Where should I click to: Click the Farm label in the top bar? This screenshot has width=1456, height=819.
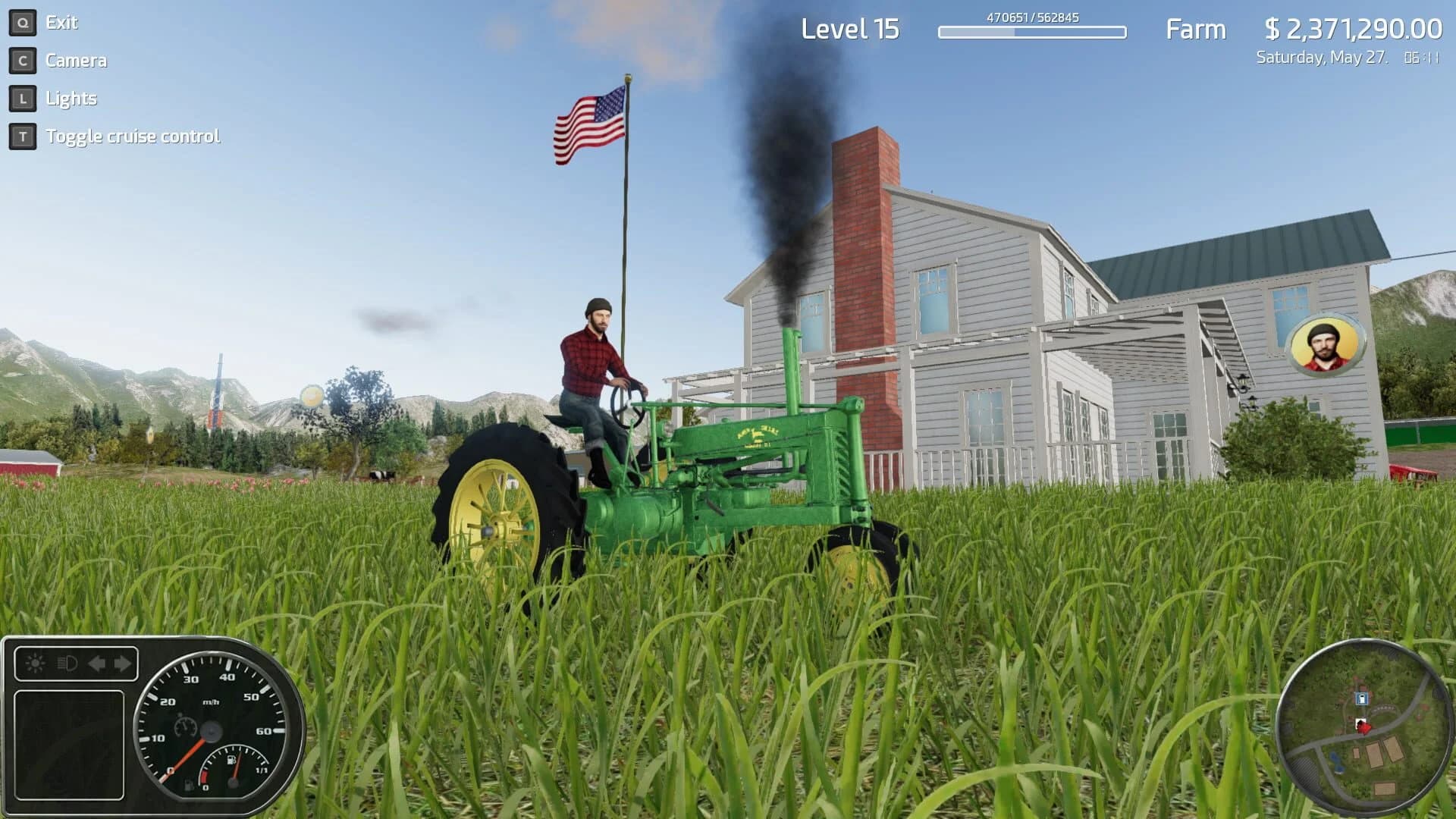click(1197, 30)
